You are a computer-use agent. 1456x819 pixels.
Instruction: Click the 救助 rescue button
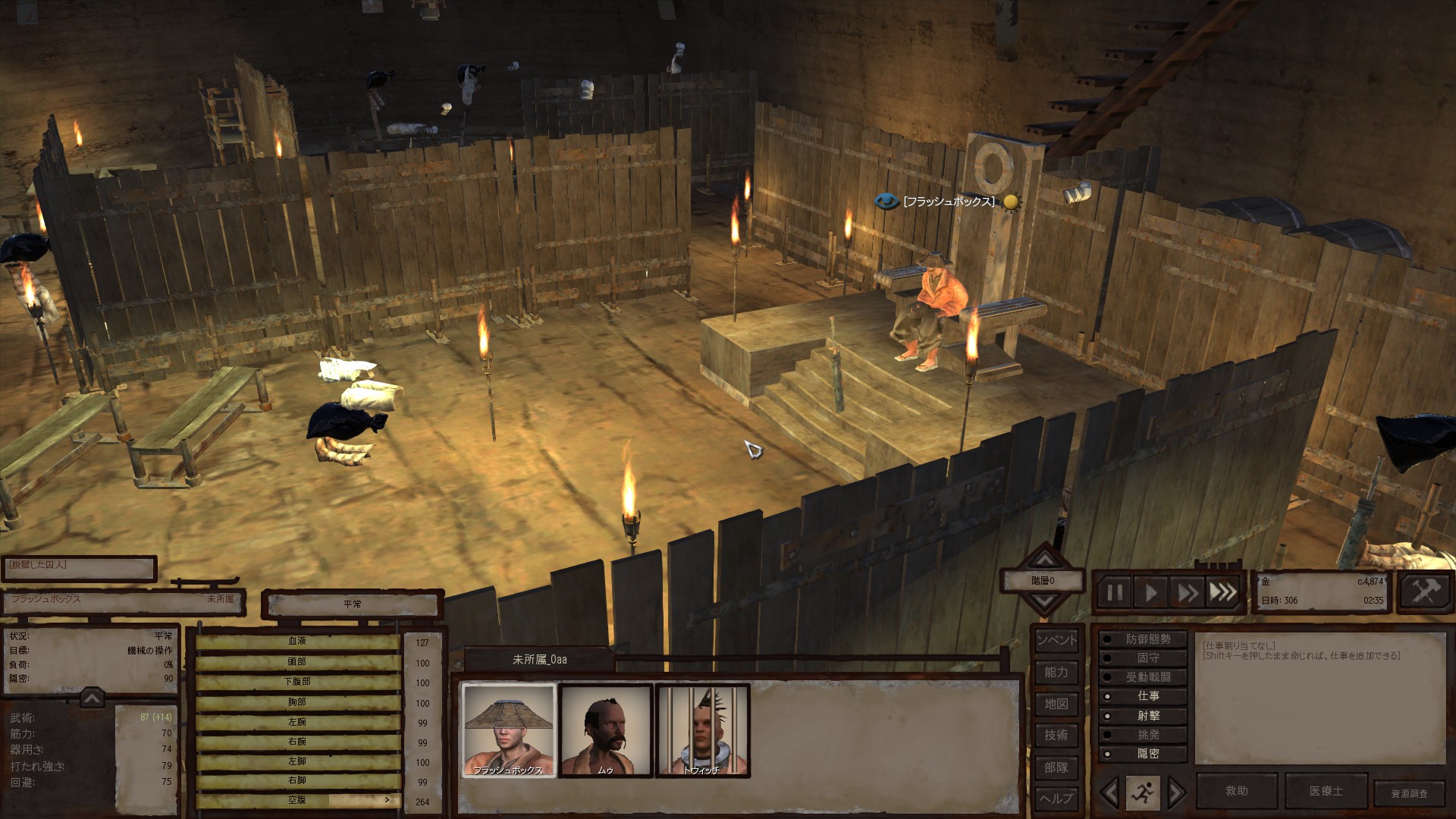click(1236, 791)
